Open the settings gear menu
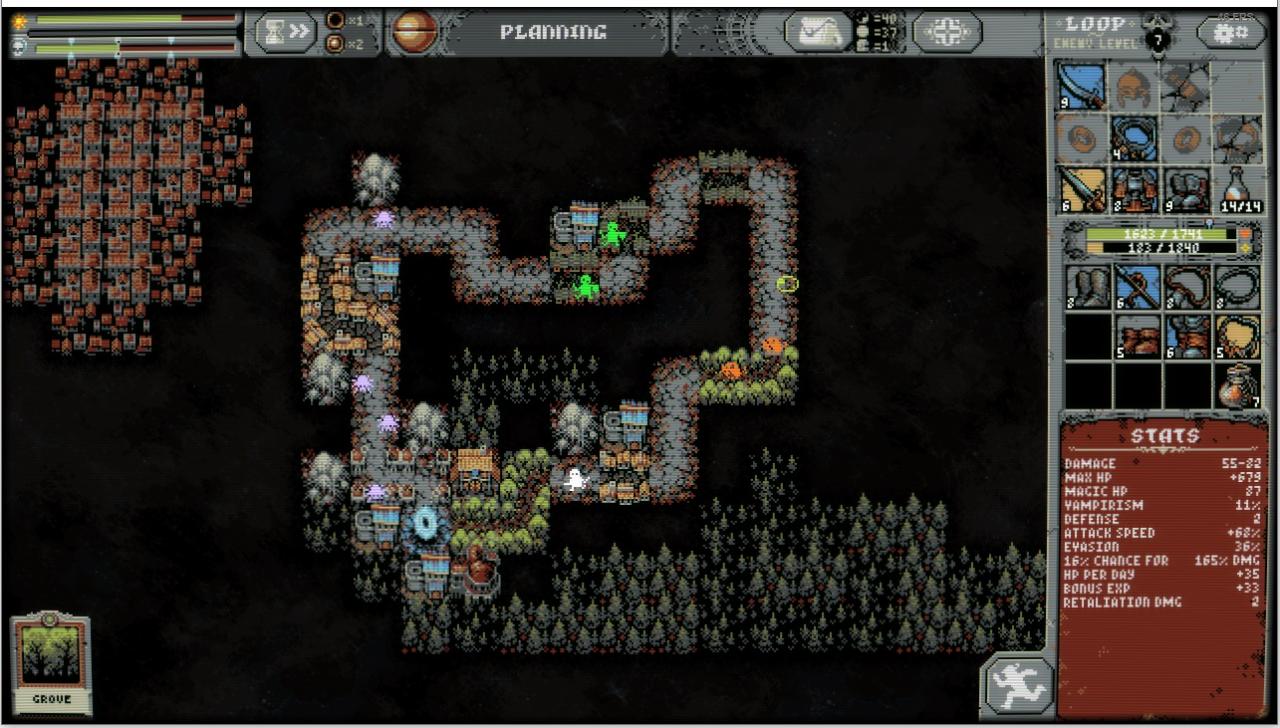This screenshot has width=1280, height=728. point(1230,32)
